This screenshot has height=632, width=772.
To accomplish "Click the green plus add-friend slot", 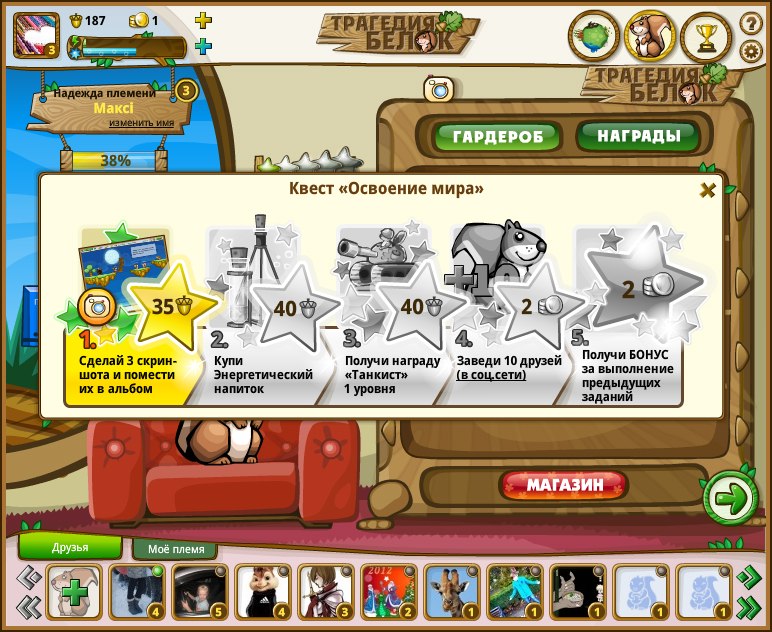I will (x=74, y=592).
